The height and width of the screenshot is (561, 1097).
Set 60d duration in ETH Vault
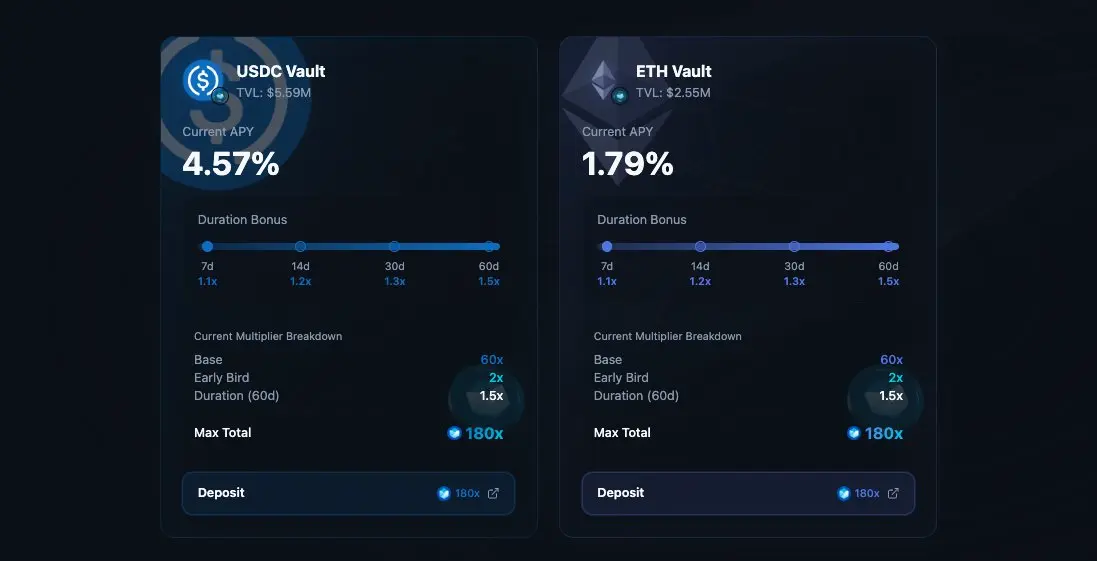[888, 246]
